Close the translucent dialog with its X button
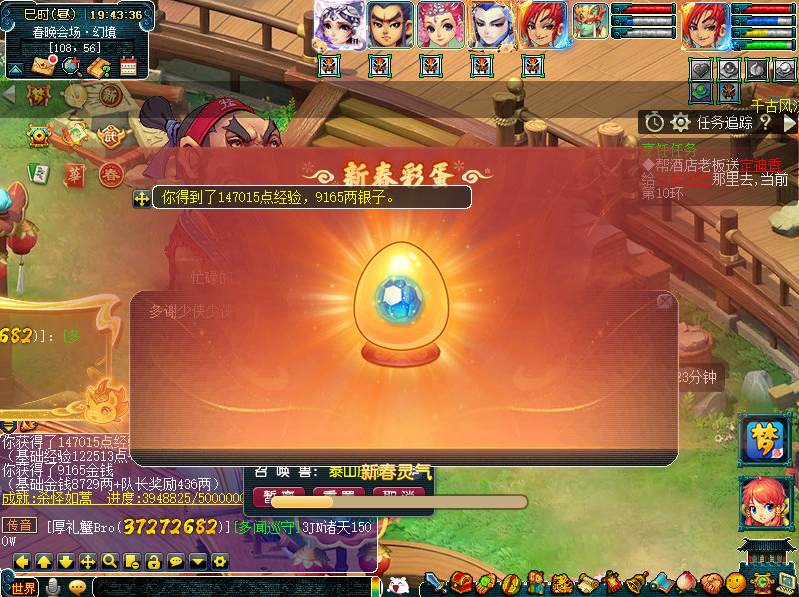Screen dimensions: 799x597 point(664,300)
